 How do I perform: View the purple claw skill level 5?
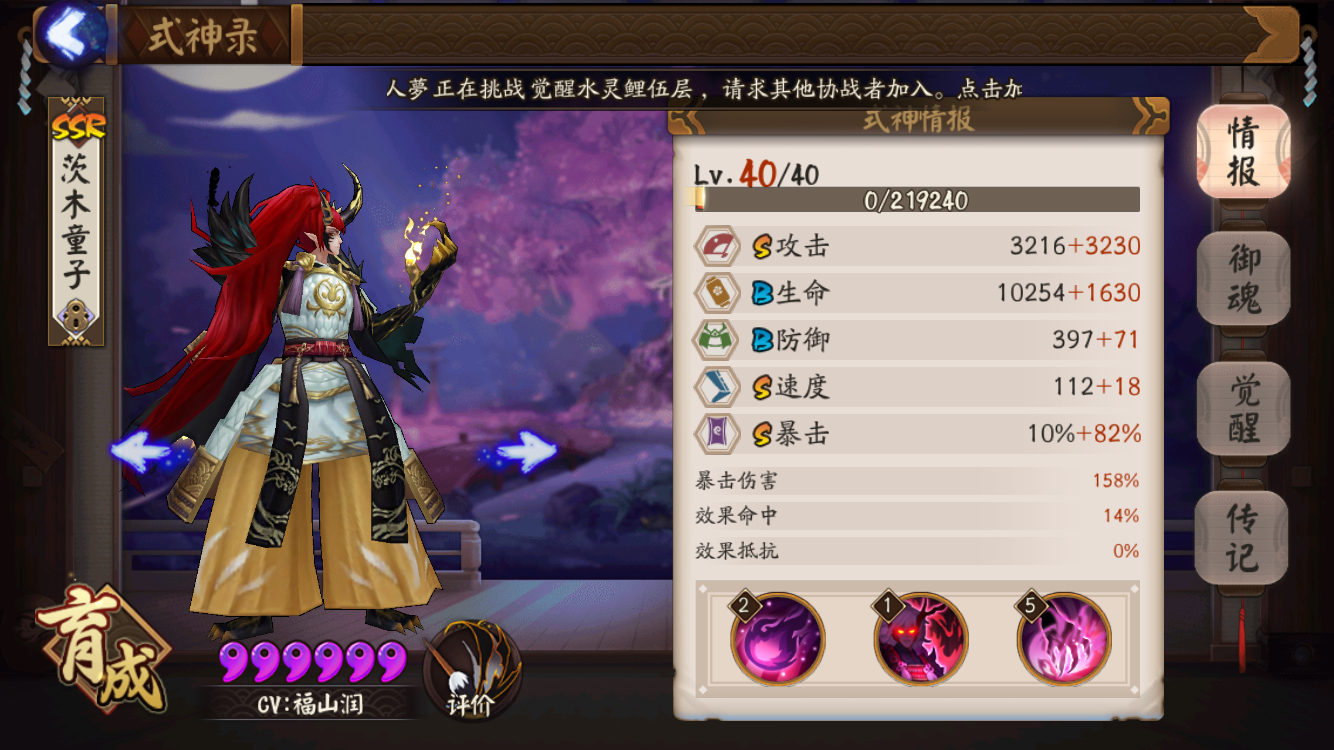point(1063,639)
